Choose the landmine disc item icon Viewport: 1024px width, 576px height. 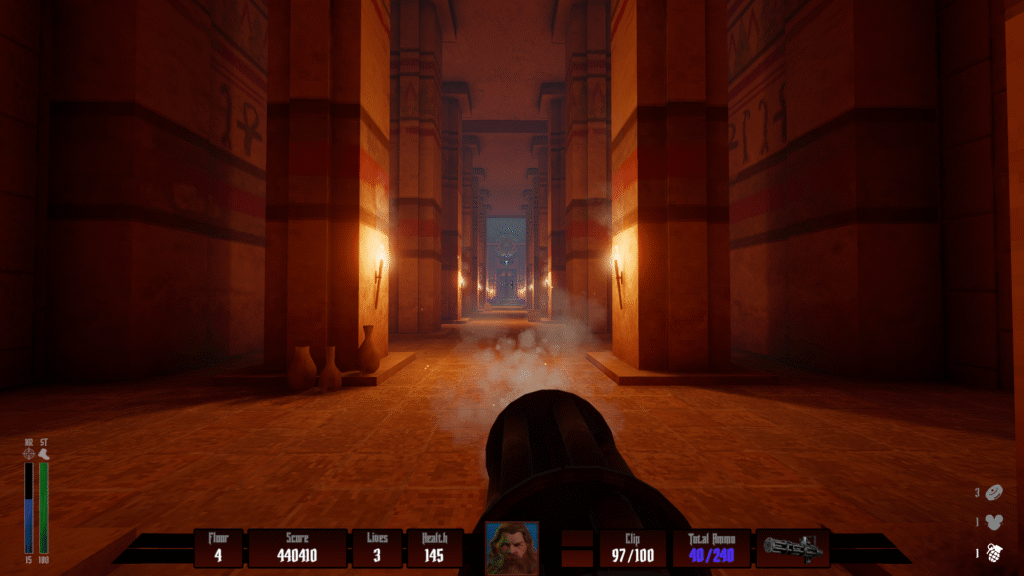pos(994,492)
